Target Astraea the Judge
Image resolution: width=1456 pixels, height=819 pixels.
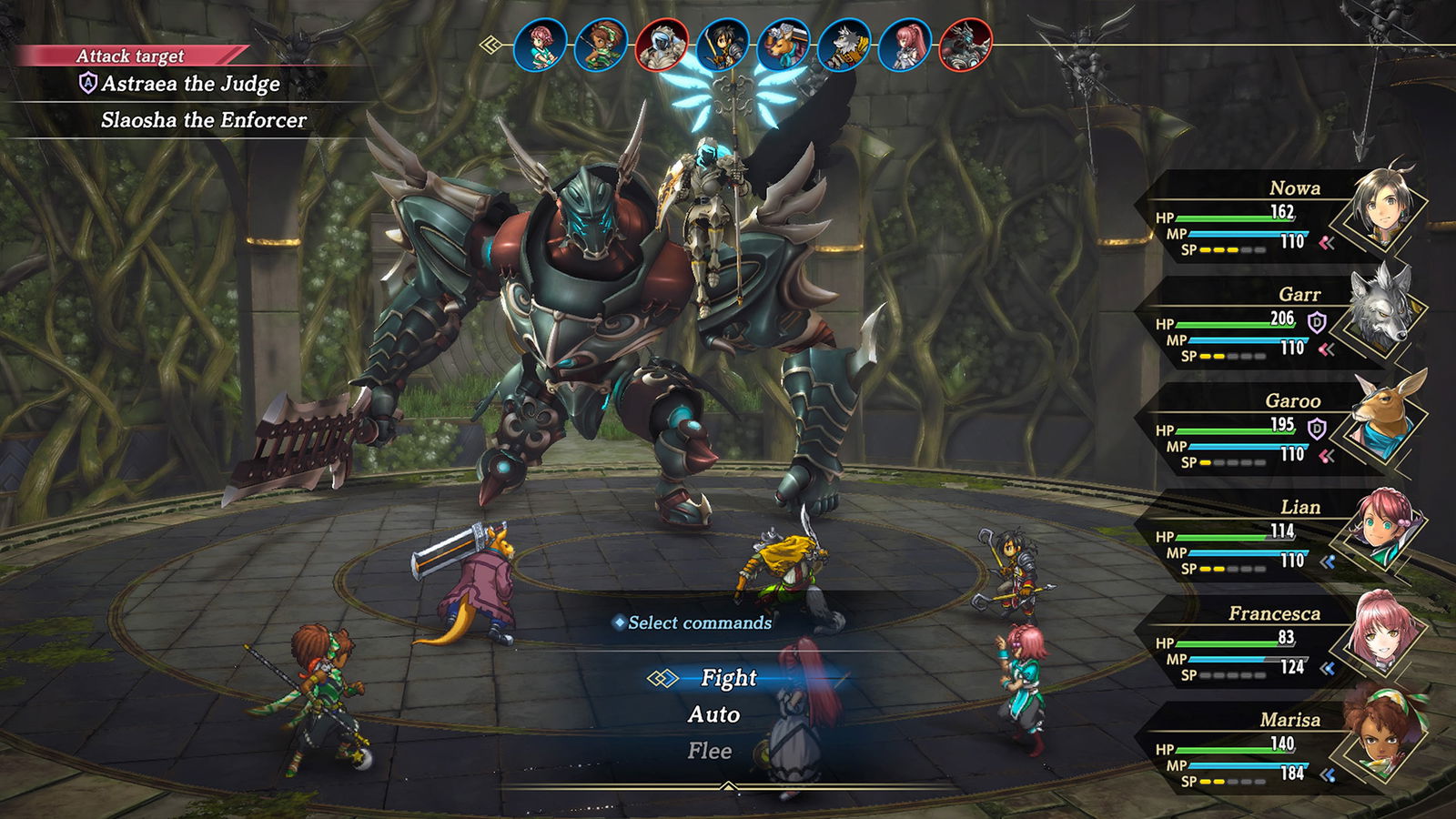(190, 85)
